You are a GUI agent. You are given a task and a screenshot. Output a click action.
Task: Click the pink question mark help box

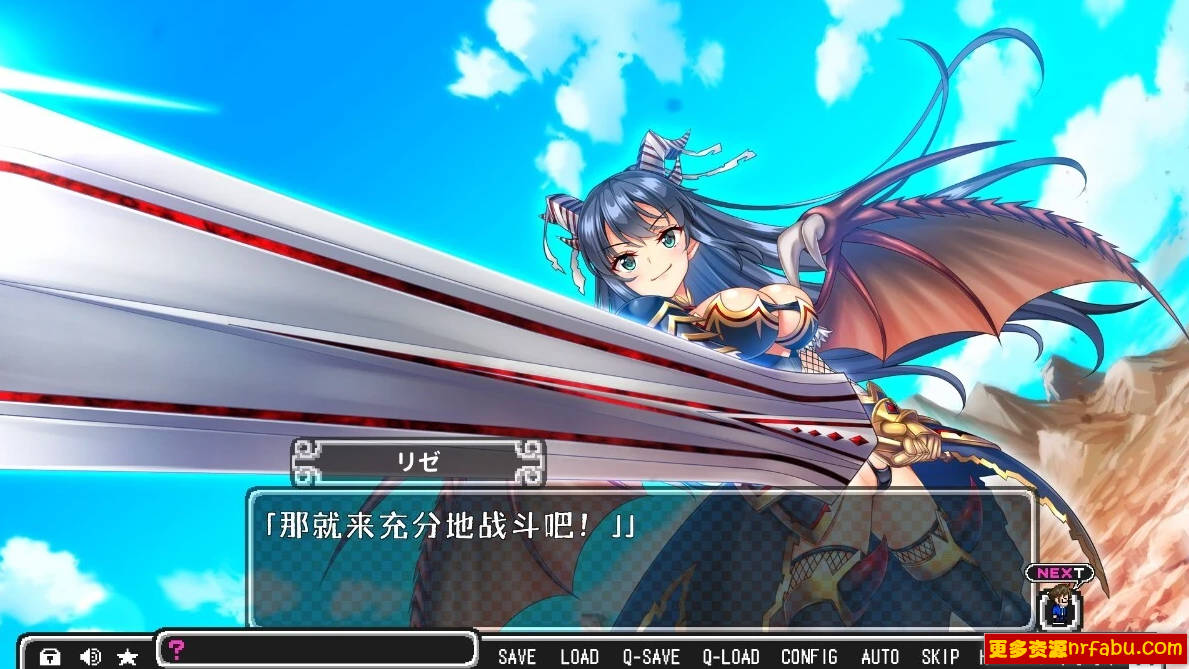click(x=177, y=649)
